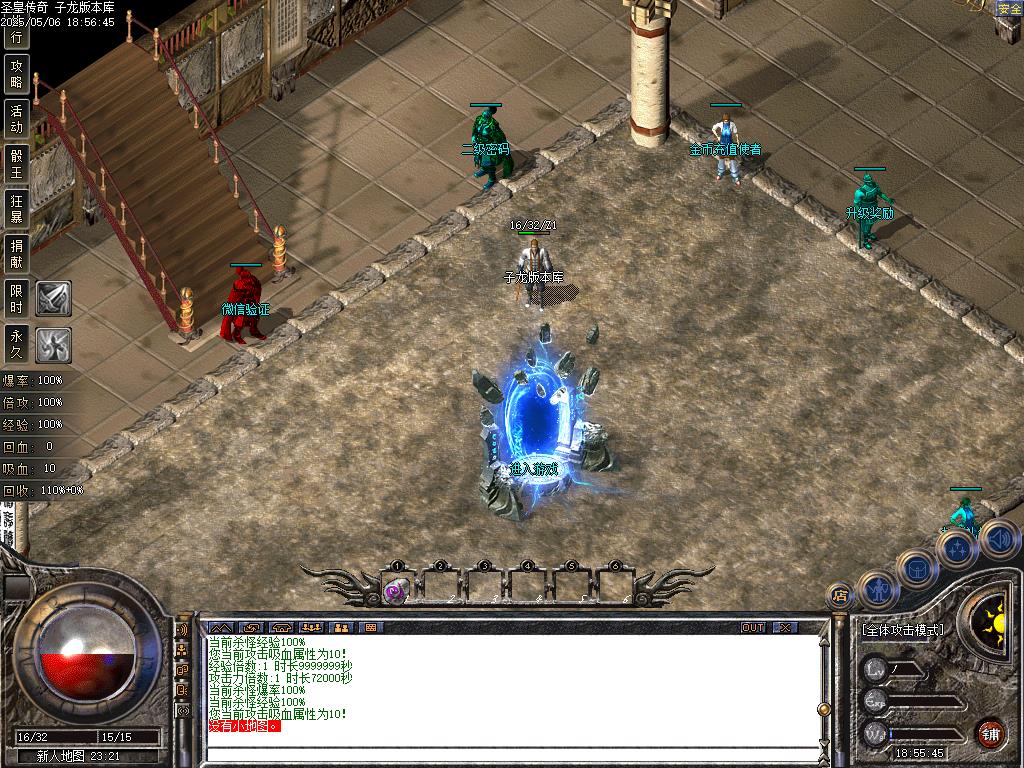The height and width of the screenshot is (768, 1024).
Task: Click the OUT button on chat panel
Action: [x=753, y=627]
